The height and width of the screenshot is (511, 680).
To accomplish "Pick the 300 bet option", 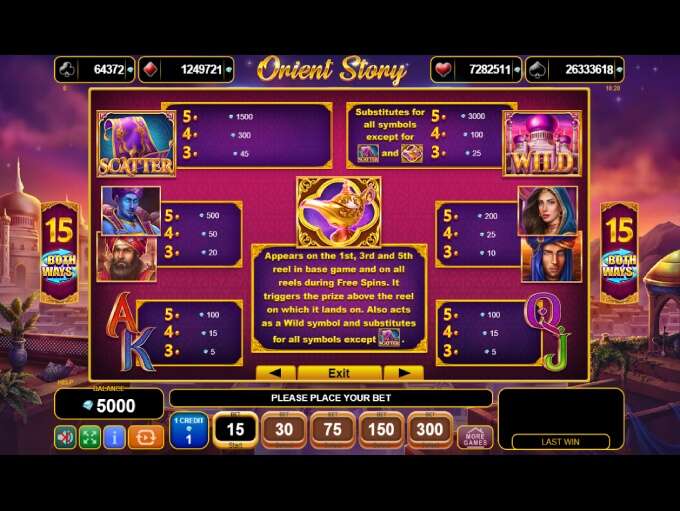I will coord(431,431).
